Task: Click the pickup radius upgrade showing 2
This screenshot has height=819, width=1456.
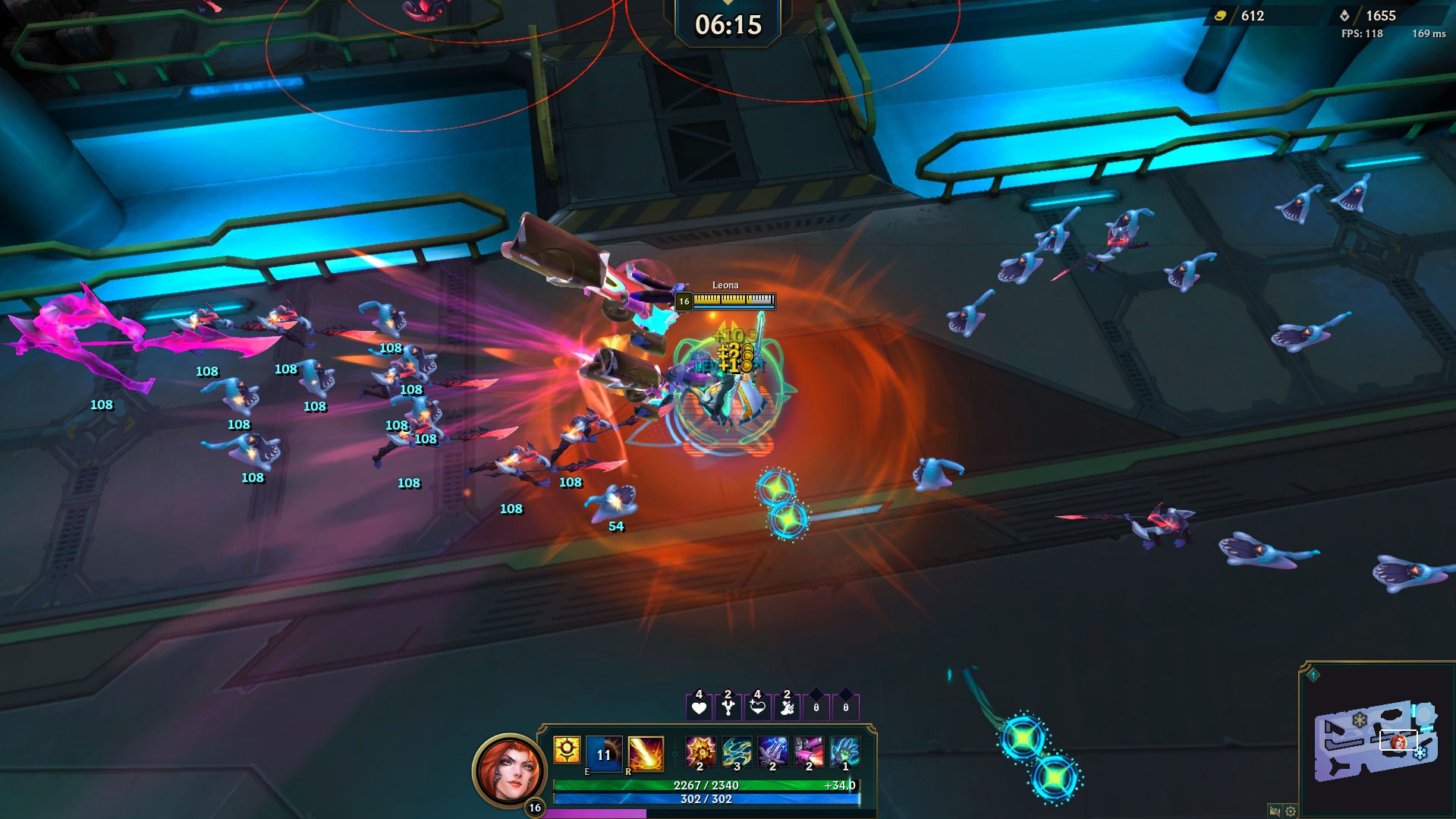Action: click(728, 707)
